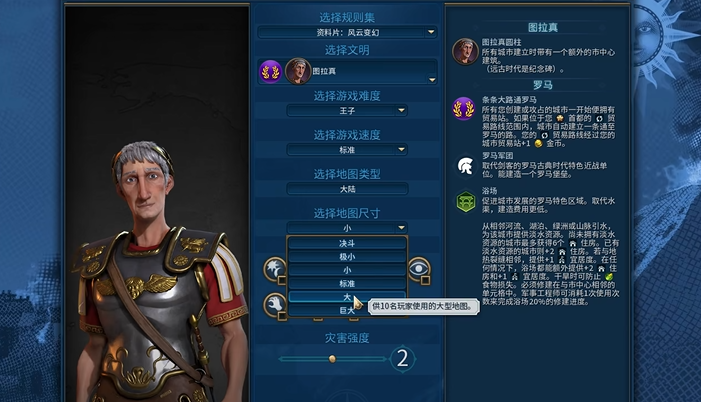
Task: Open the difficulty dropdown set to 王子
Action: pos(347,111)
